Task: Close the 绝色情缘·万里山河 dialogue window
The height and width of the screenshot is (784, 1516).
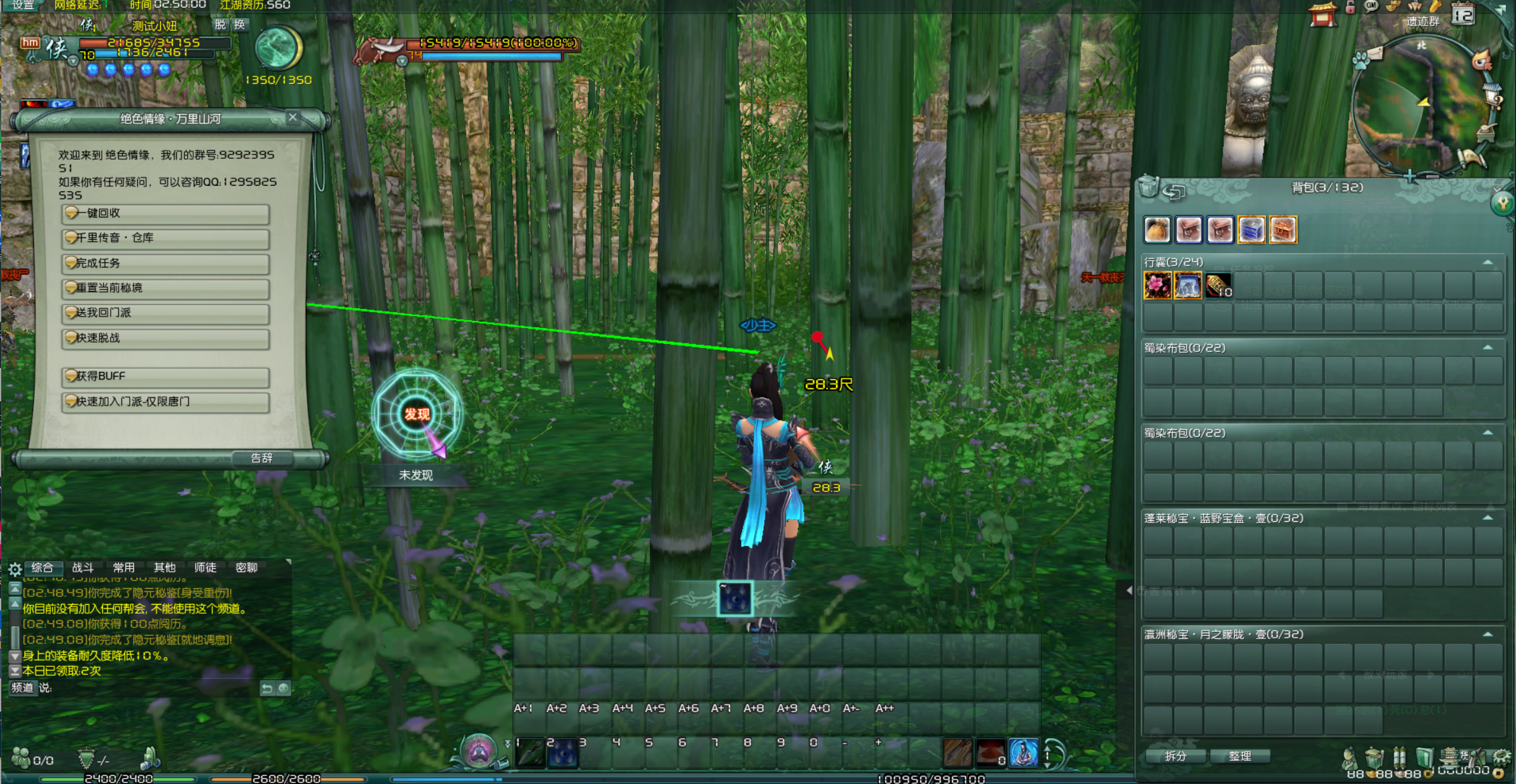Action: click(x=293, y=117)
